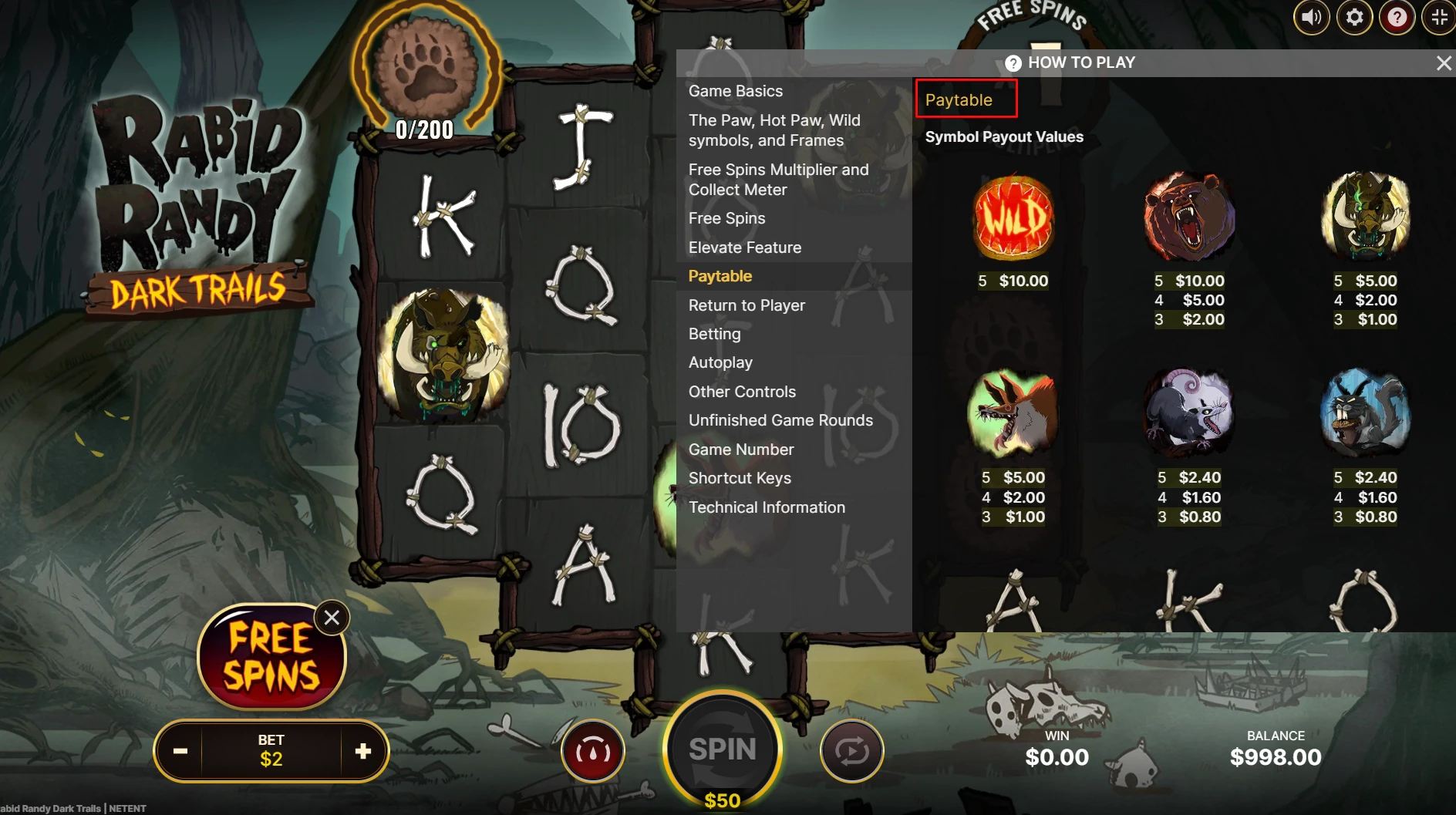Open Paw, Hot Paw, Wild symbols section

(773, 130)
